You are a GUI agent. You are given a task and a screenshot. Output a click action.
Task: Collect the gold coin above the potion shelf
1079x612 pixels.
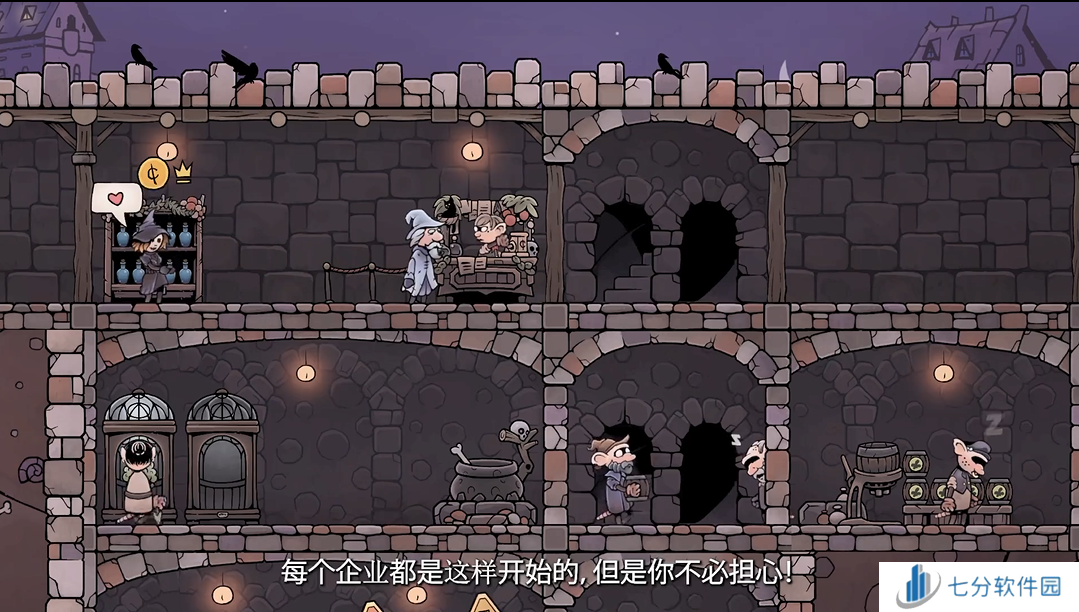click(152, 174)
